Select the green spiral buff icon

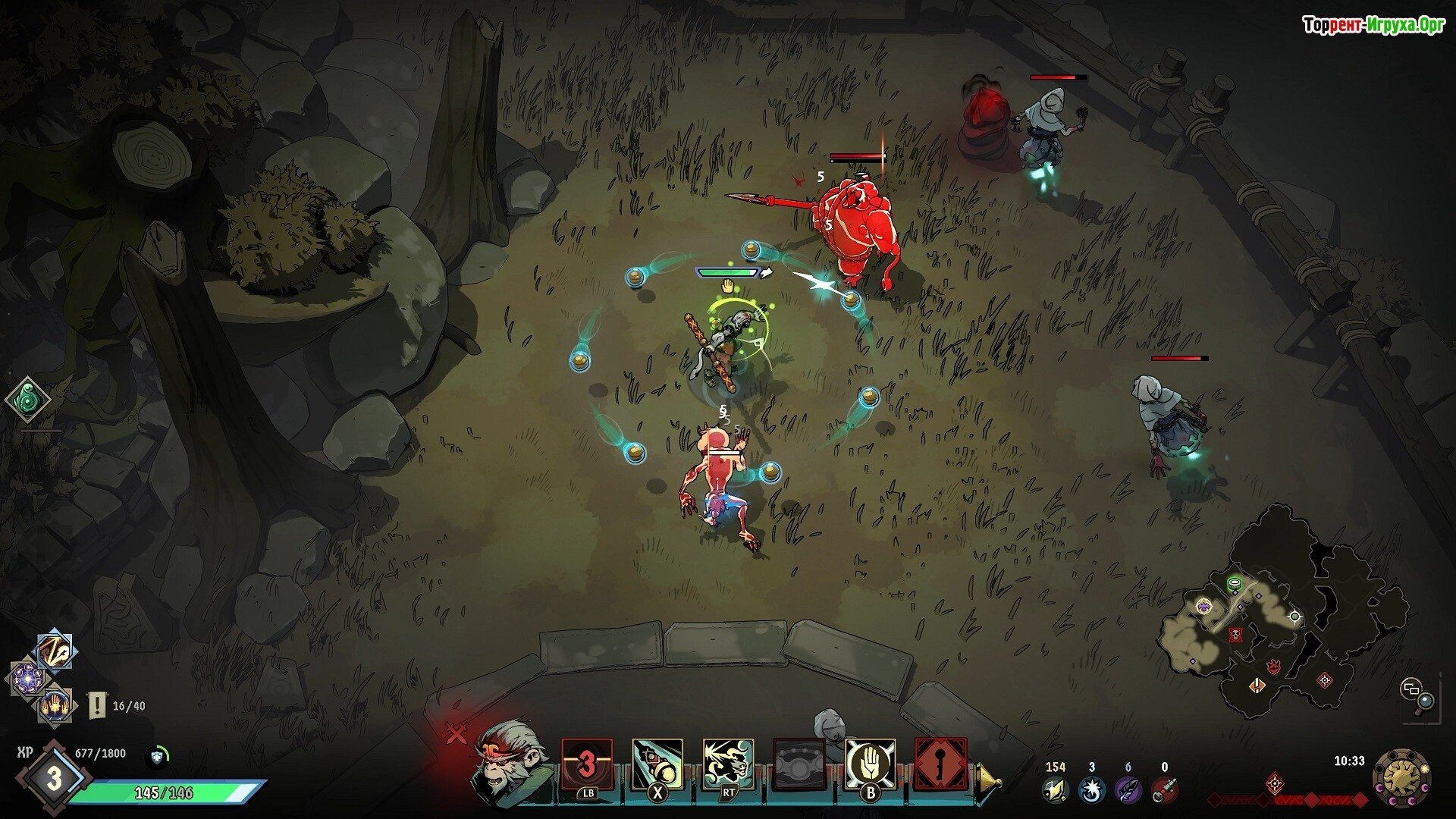[x=28, y=400]
